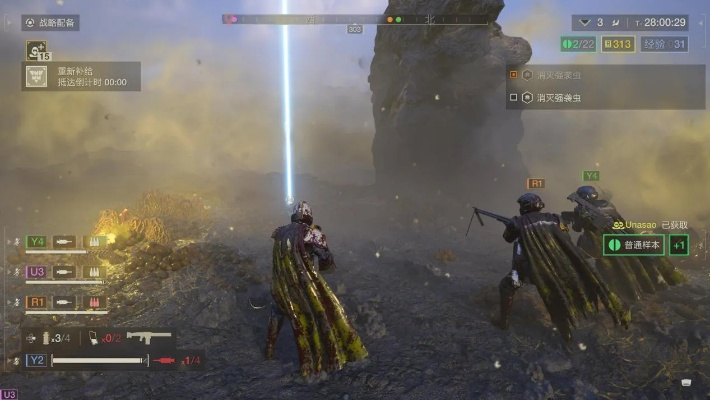Click the 普通样本 sample pickup notification

coord(634,245)
